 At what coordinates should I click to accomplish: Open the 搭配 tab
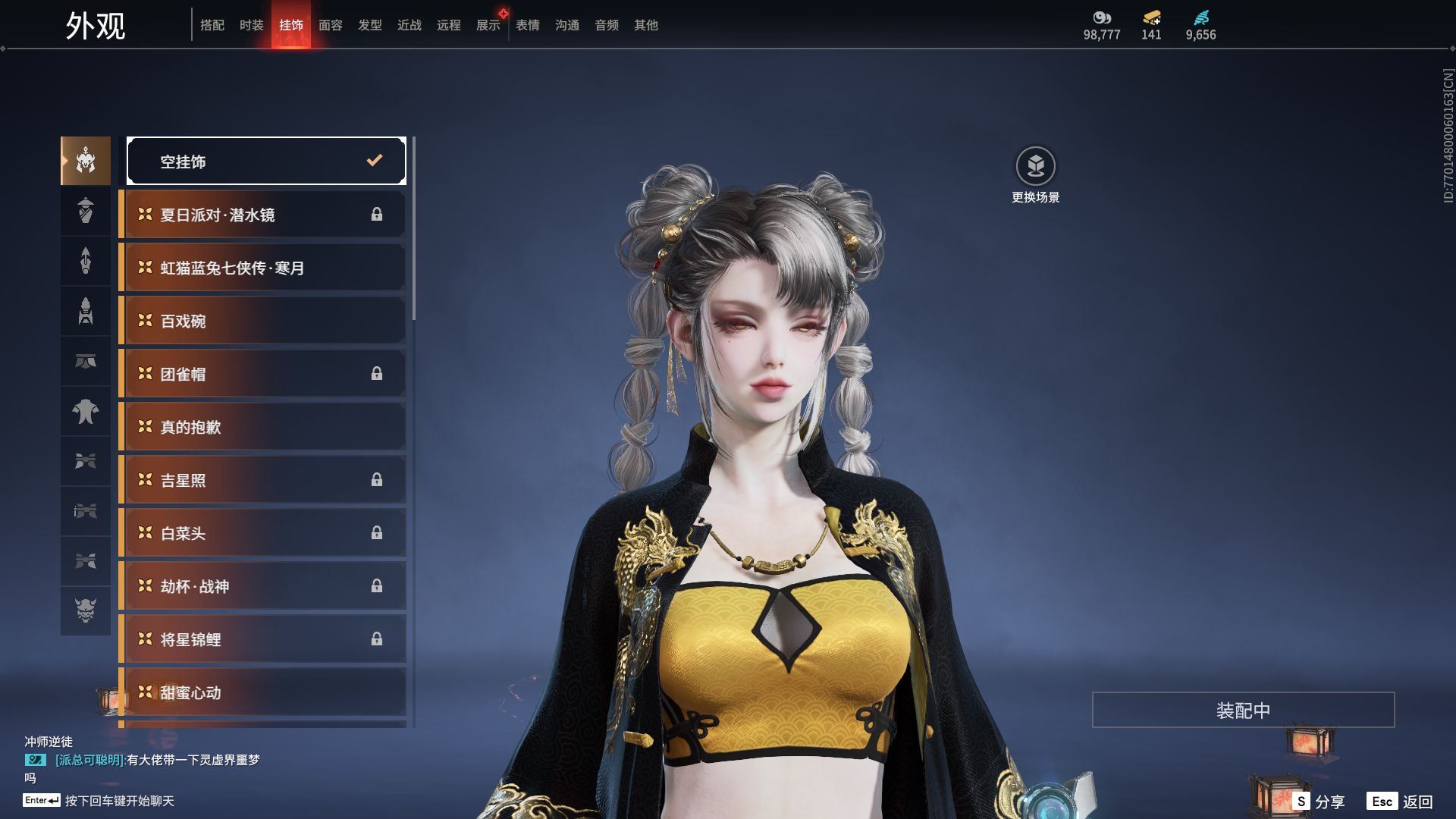pos(212,25)
